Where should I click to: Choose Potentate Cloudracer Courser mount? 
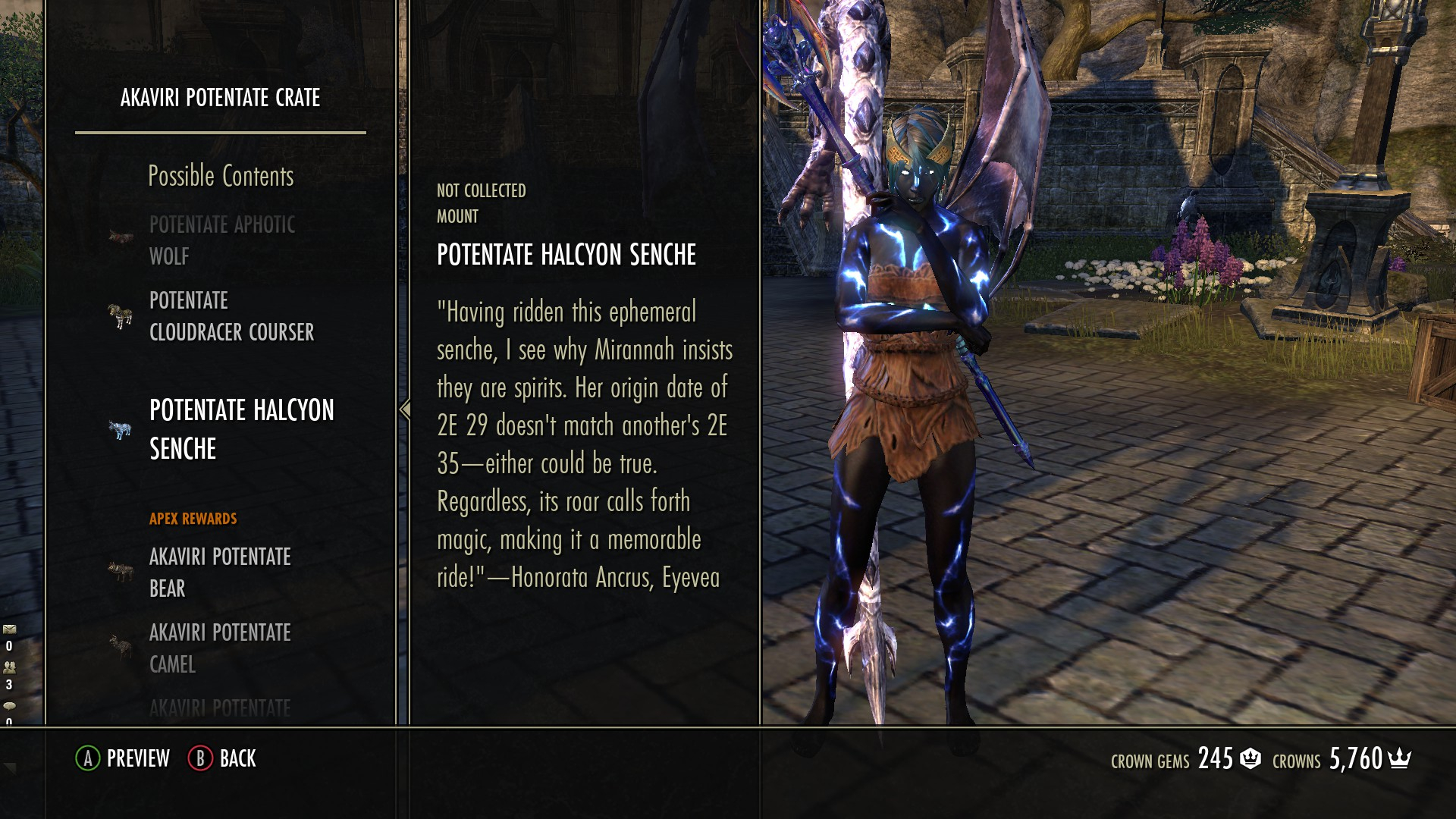pos(231,316)
